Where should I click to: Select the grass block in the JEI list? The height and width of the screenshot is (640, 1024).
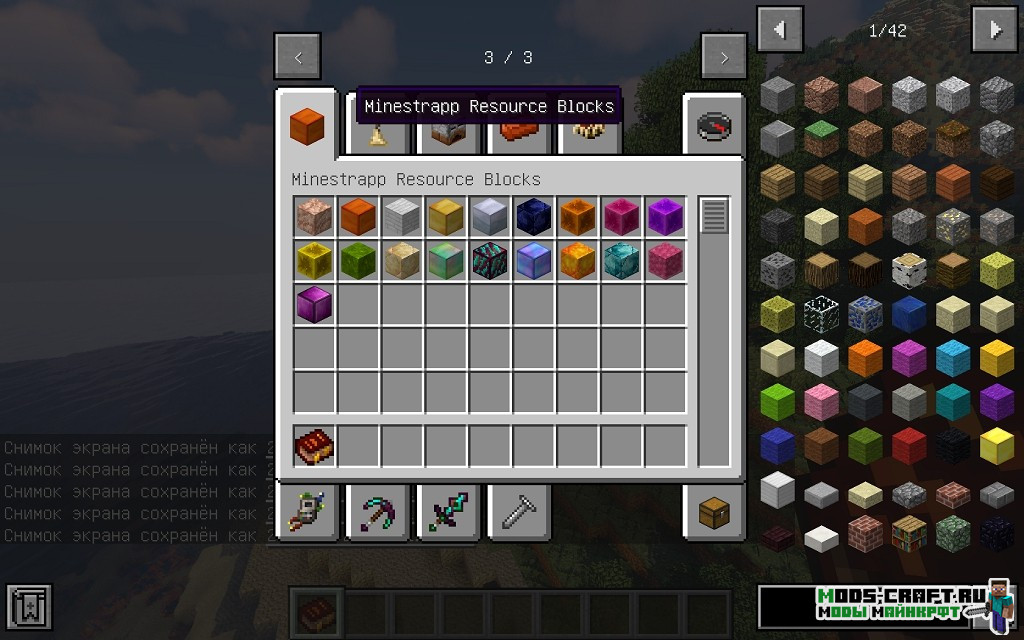822,139
